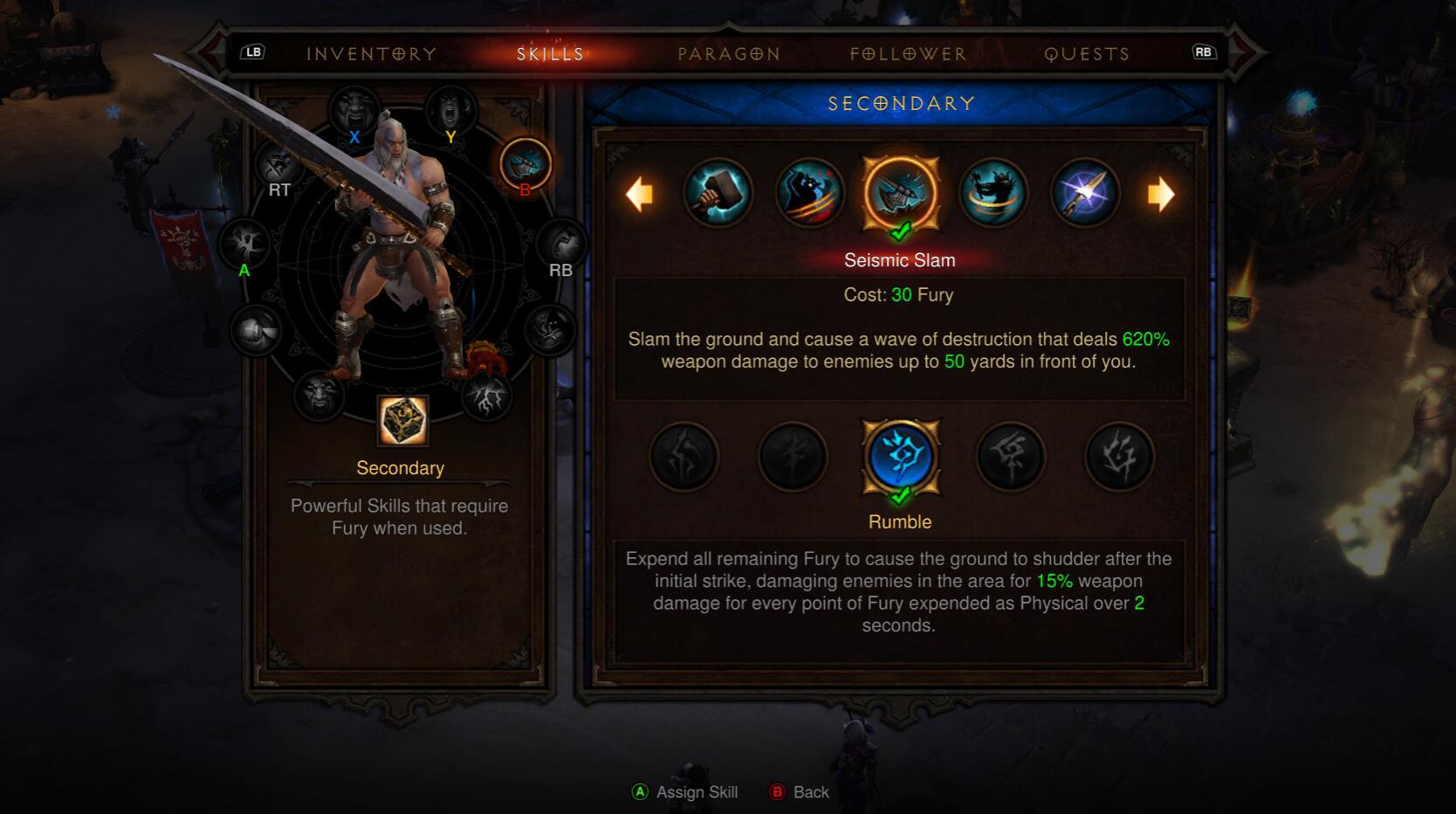Image resolution: width=1456 pixels, height=814 pixels.
Task: Pick the skill wheel slot labeled RB
Action: tap(561, 244)
